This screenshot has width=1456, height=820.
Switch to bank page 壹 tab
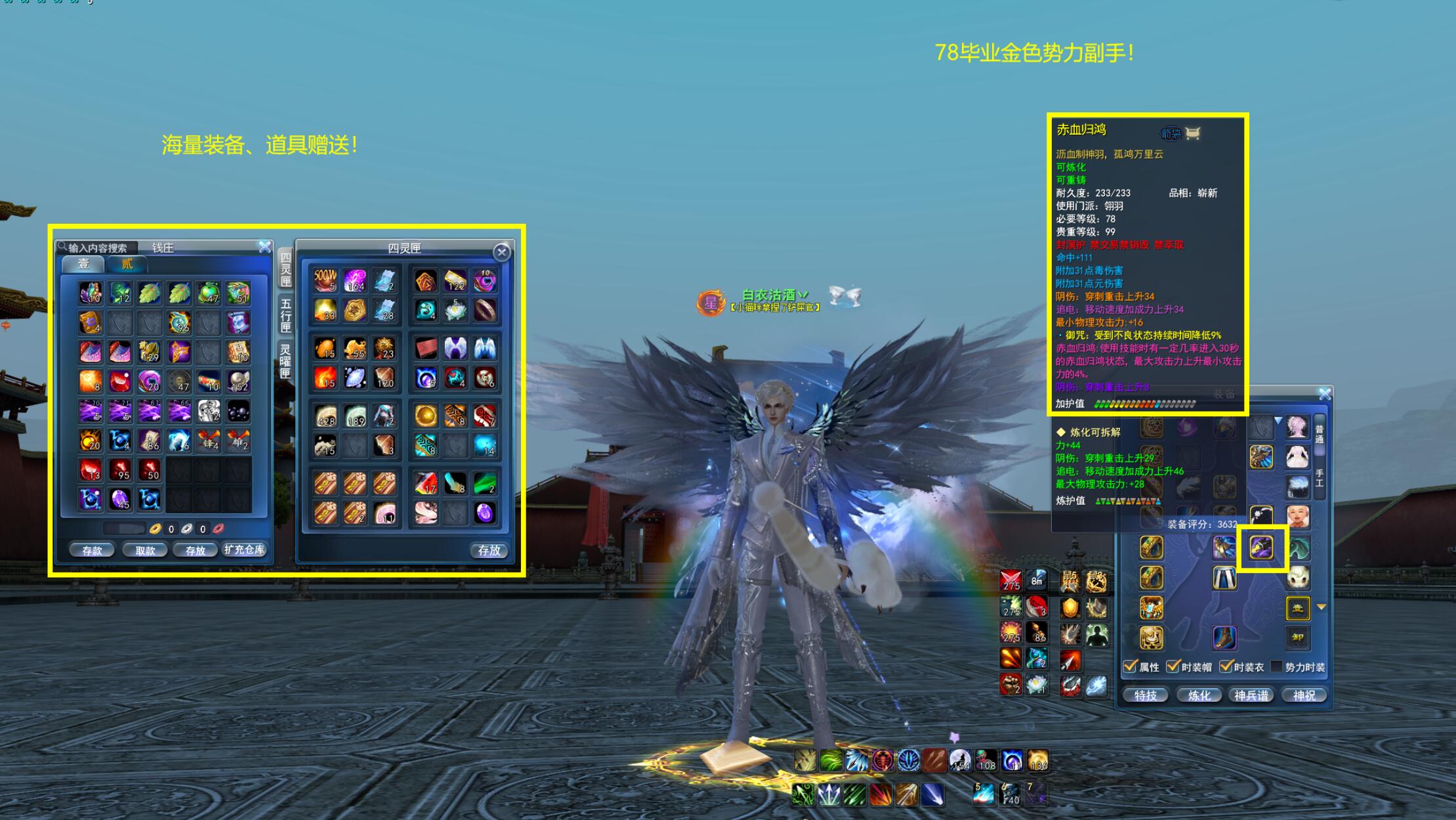pyautogui.click(x=84, y=264)
